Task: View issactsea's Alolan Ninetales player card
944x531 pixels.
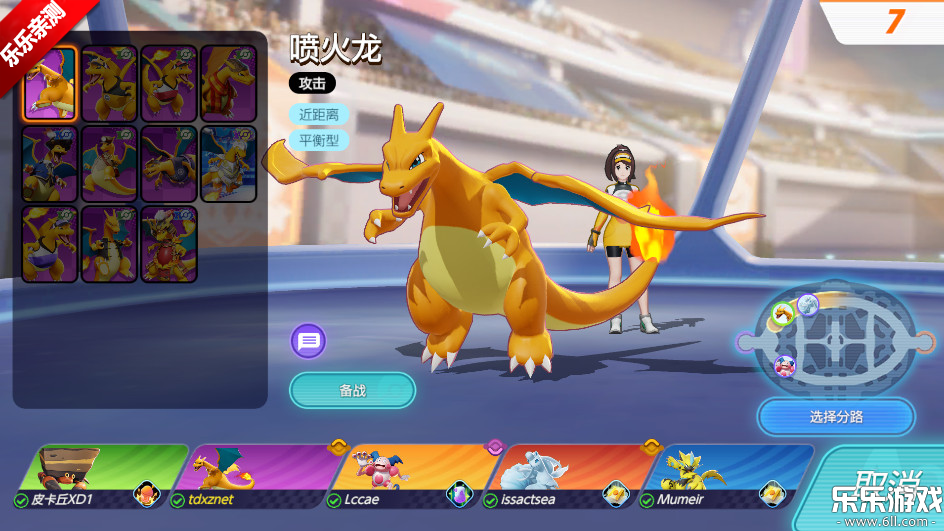Action: (x=565, y=477)
